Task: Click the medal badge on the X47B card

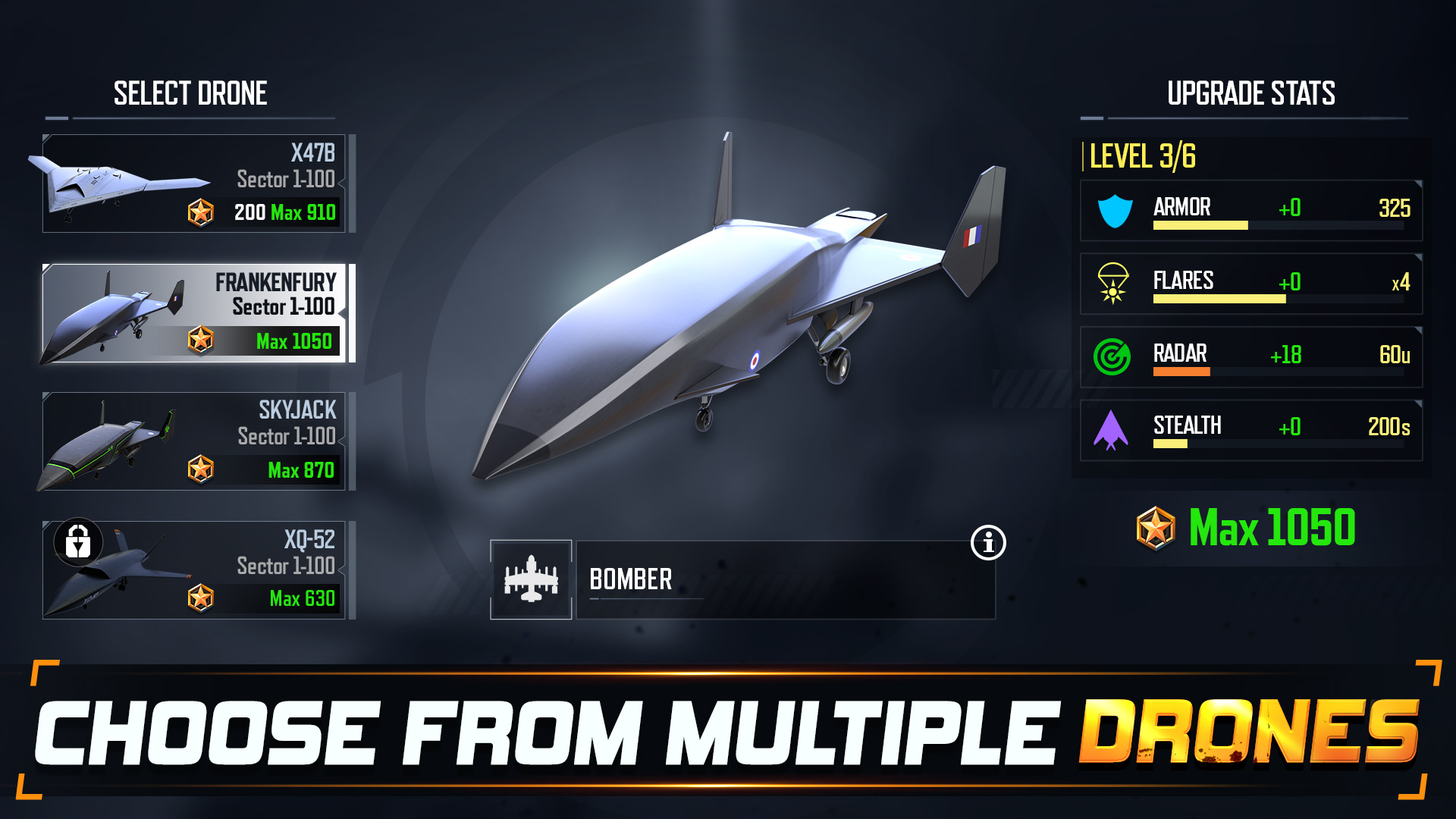Action: [200, 213]
